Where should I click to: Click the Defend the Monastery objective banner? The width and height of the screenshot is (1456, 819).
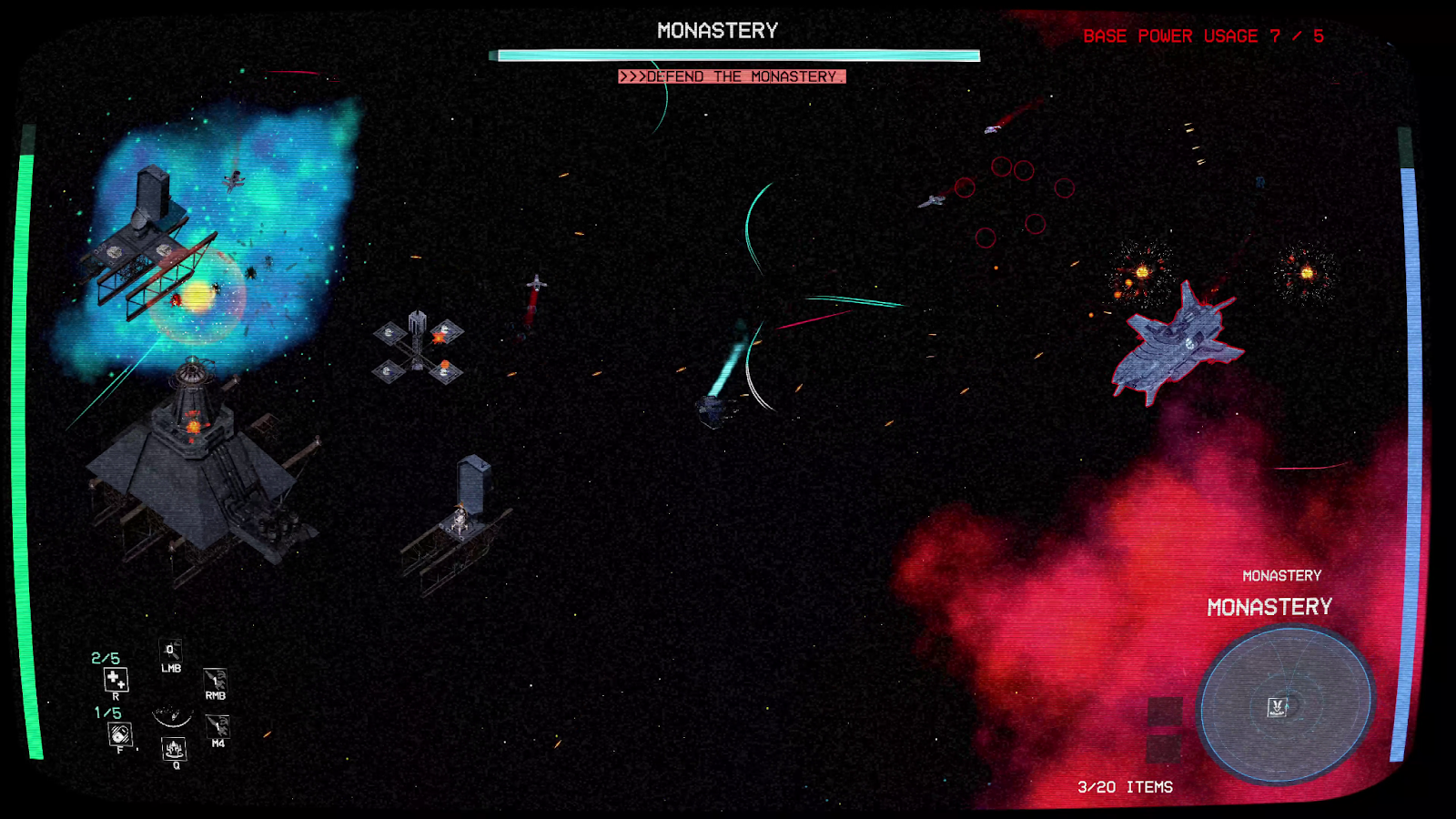click(732, 76)
